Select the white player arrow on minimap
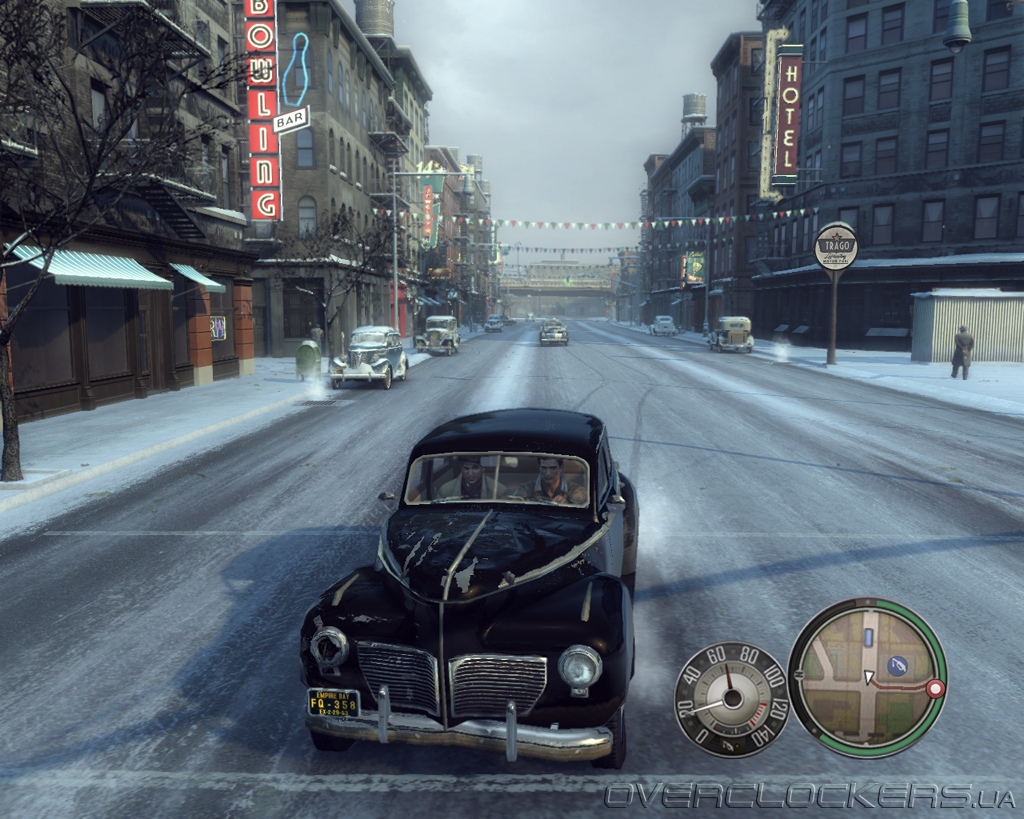The height and width of the screenshot is (819, 1024). (869, 677)
